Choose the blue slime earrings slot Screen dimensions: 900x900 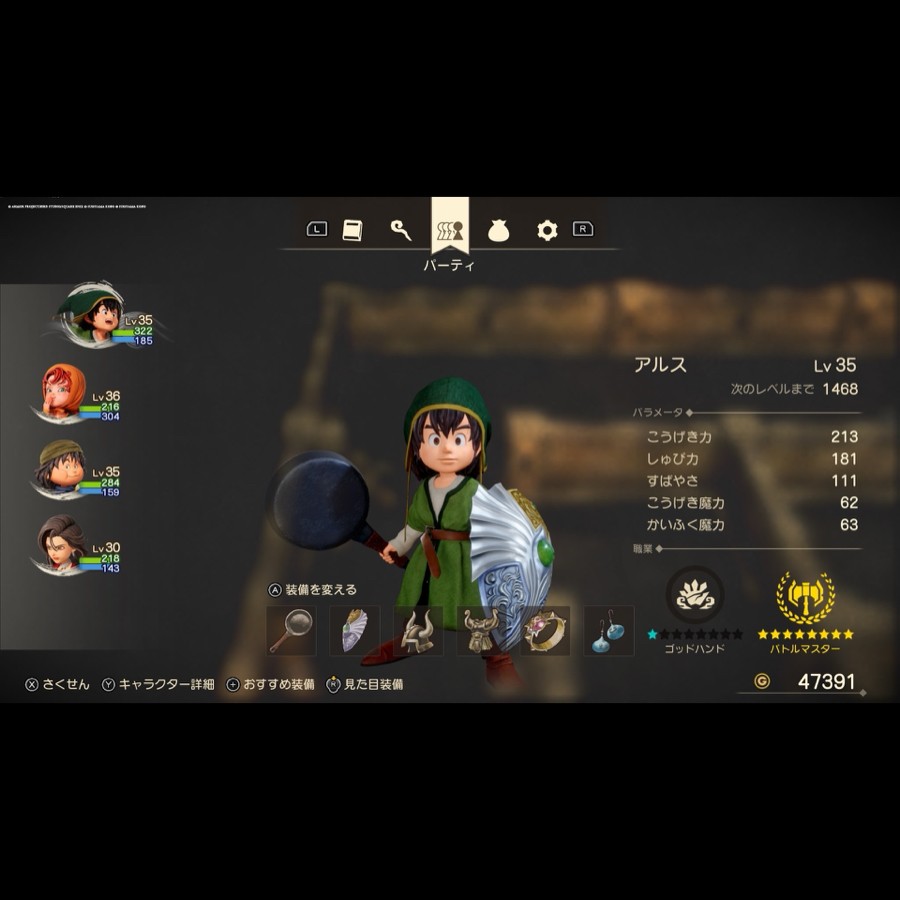pos(609,631)
